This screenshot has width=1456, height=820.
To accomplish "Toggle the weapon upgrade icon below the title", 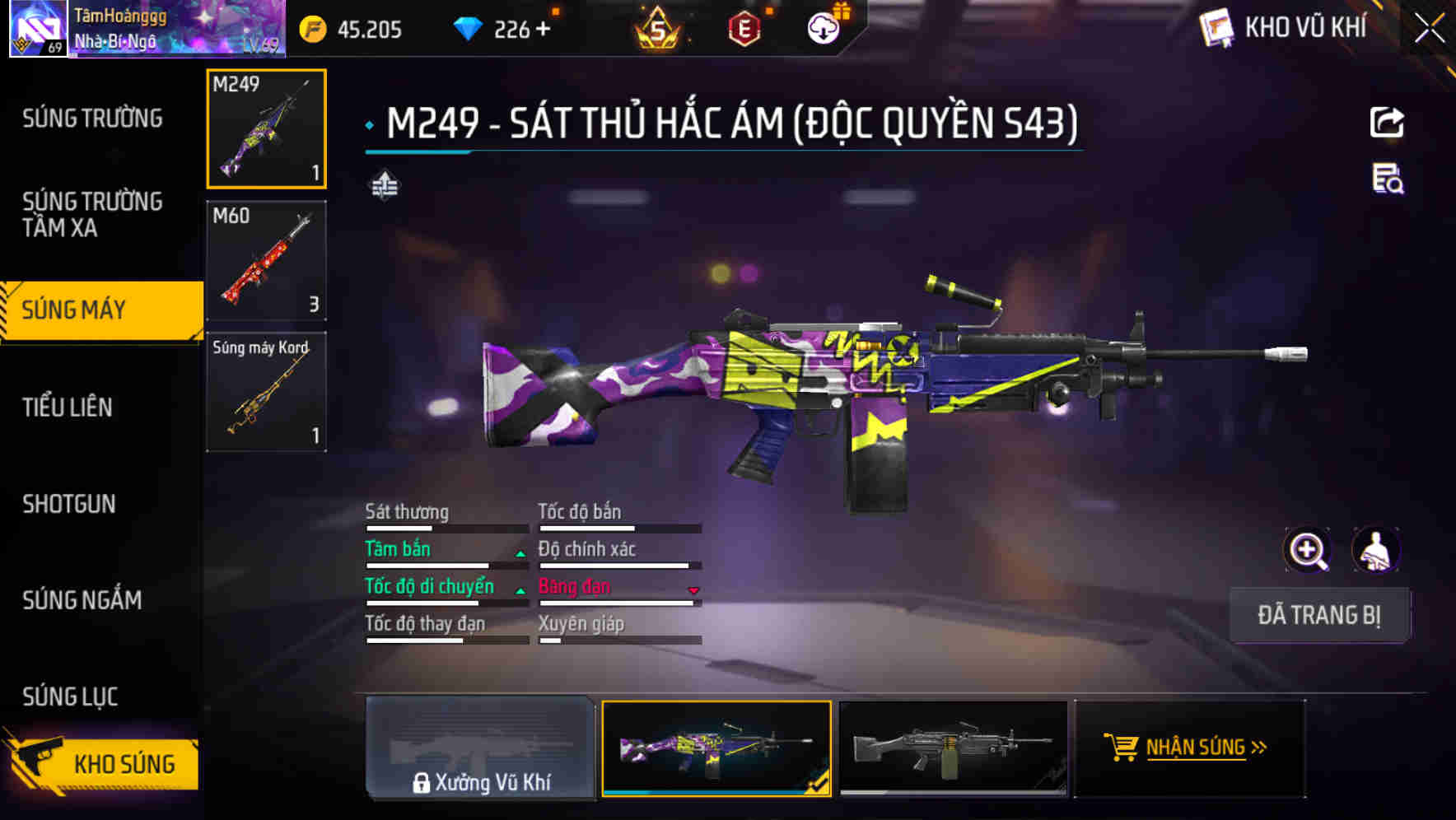I will [x=384, y=186].
